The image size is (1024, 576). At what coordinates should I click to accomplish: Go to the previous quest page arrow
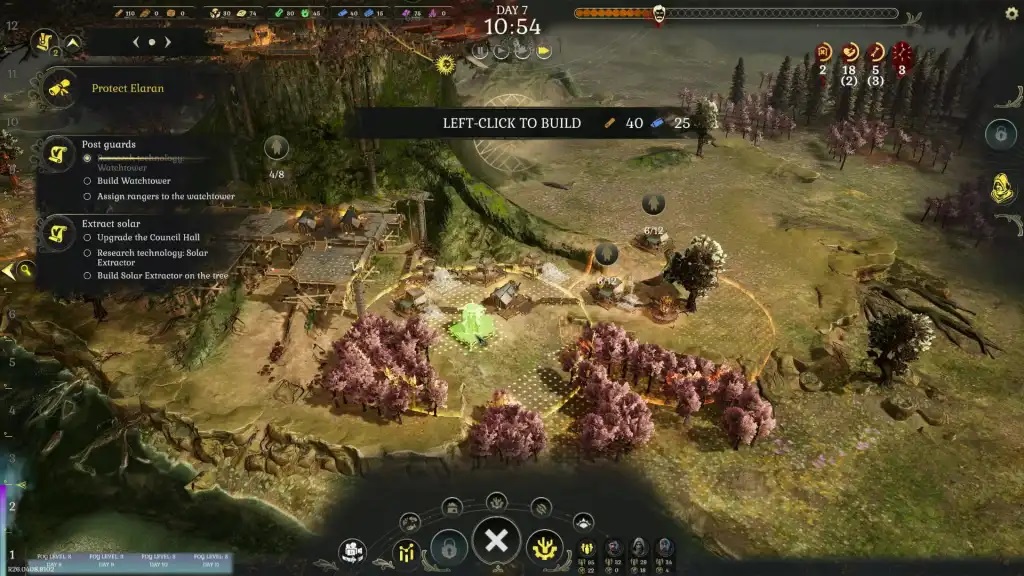pos(137,43)
